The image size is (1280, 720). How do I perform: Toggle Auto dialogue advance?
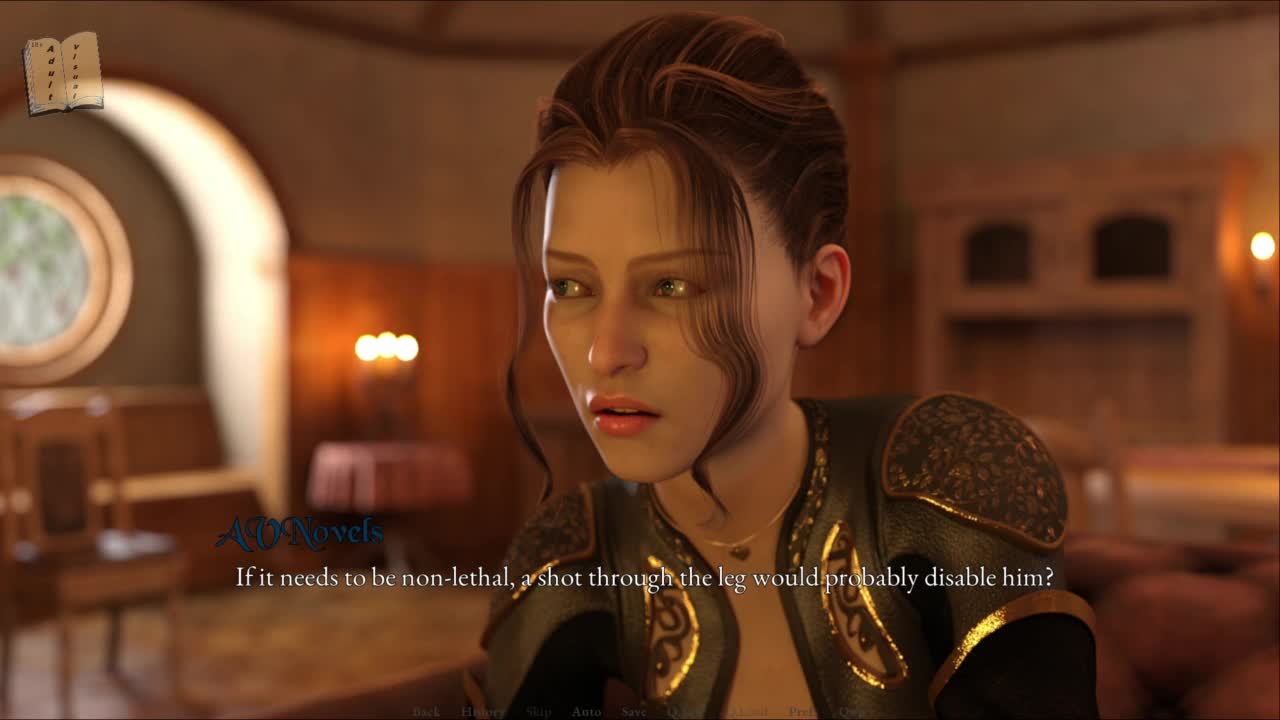(x=586, y=712)
